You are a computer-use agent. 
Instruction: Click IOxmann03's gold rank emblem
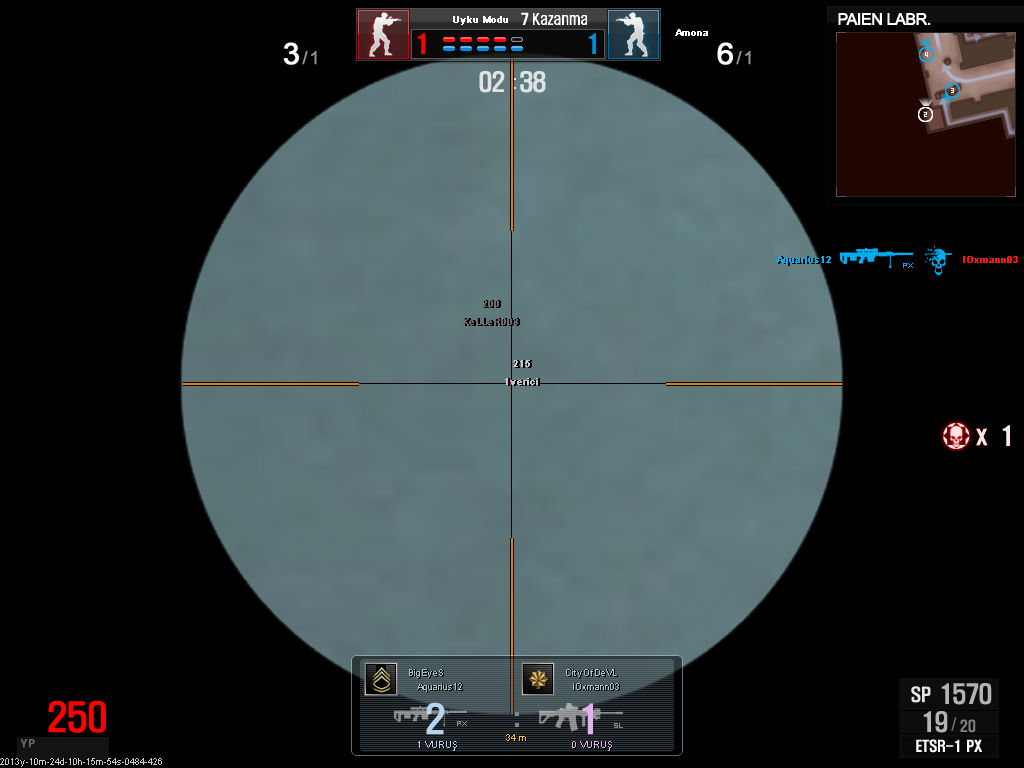538,679
